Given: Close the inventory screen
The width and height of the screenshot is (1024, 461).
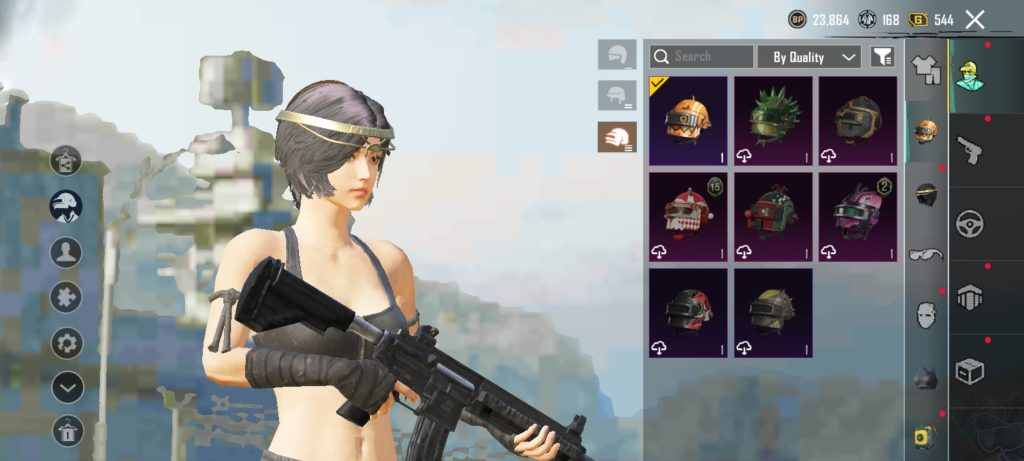Looking at the screenshot, I should (975, 19).
